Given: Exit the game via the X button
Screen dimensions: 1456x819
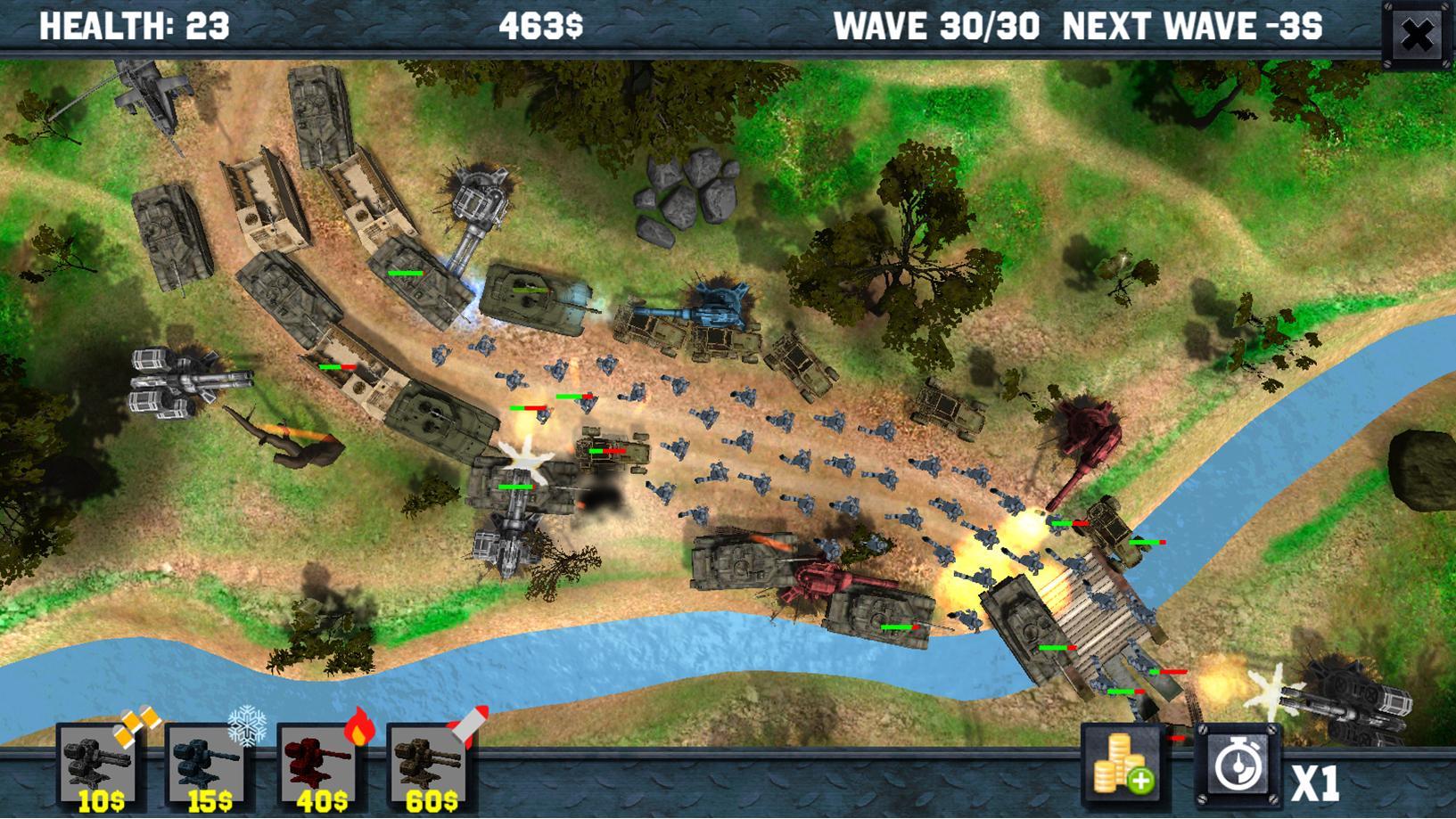Looking at the screenshot, I should click(x=1418, y=33).
